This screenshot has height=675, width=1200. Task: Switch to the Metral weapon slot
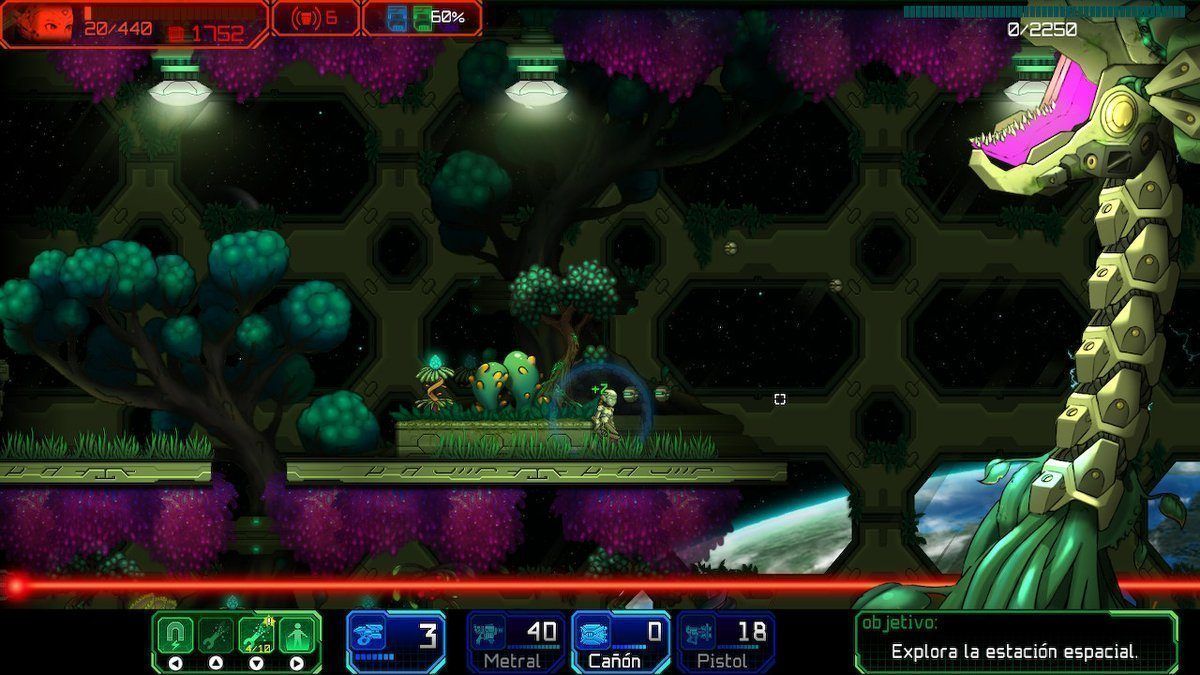coord(515,640)
